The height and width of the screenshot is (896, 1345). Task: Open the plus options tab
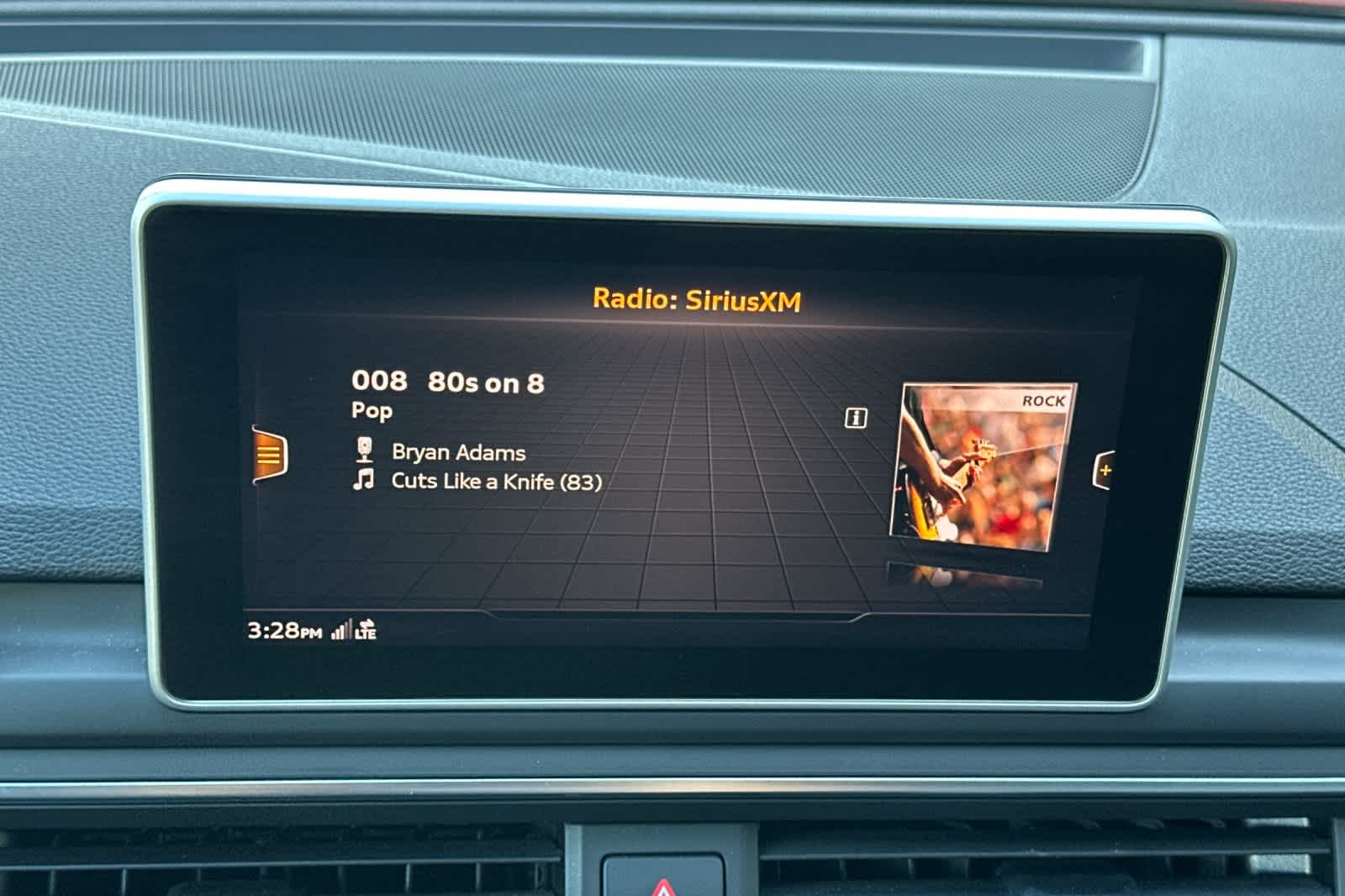click(1105, 470)
